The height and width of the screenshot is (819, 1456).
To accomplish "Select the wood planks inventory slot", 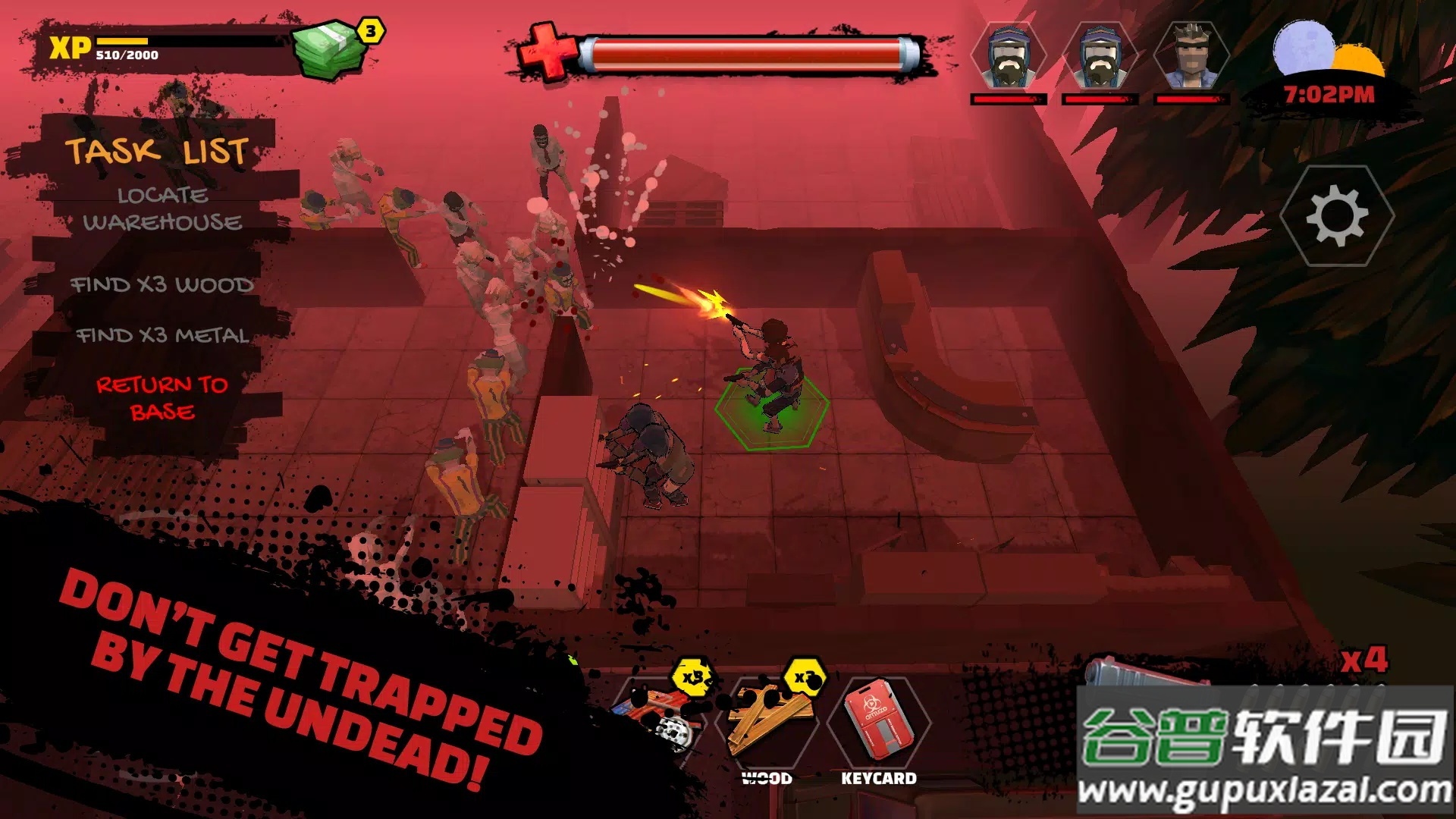I will pyautogui.click(x=768, y=721).
